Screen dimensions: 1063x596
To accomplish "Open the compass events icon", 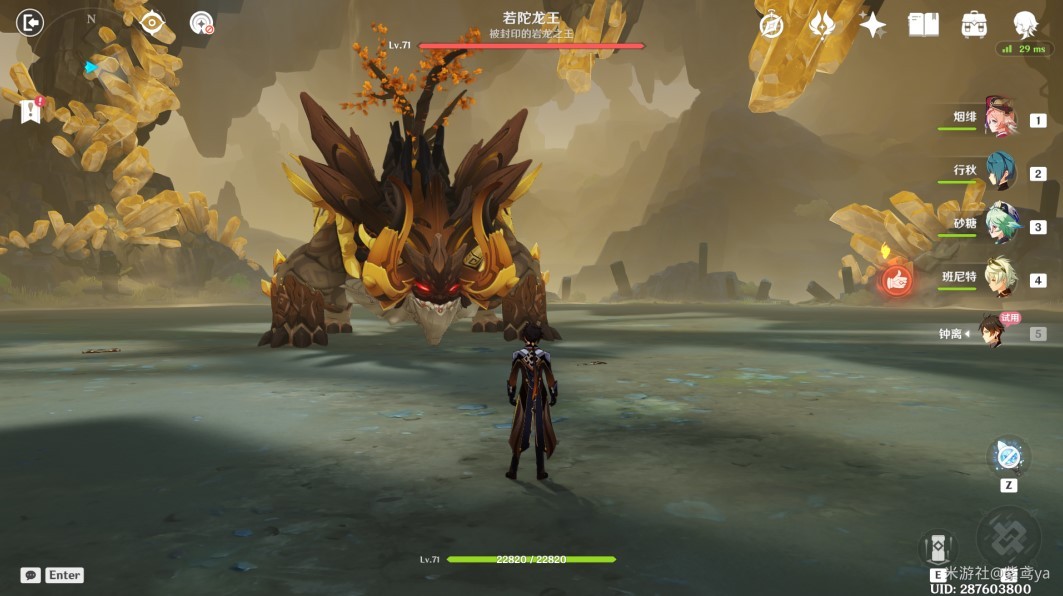I will (x=771, y=25).
